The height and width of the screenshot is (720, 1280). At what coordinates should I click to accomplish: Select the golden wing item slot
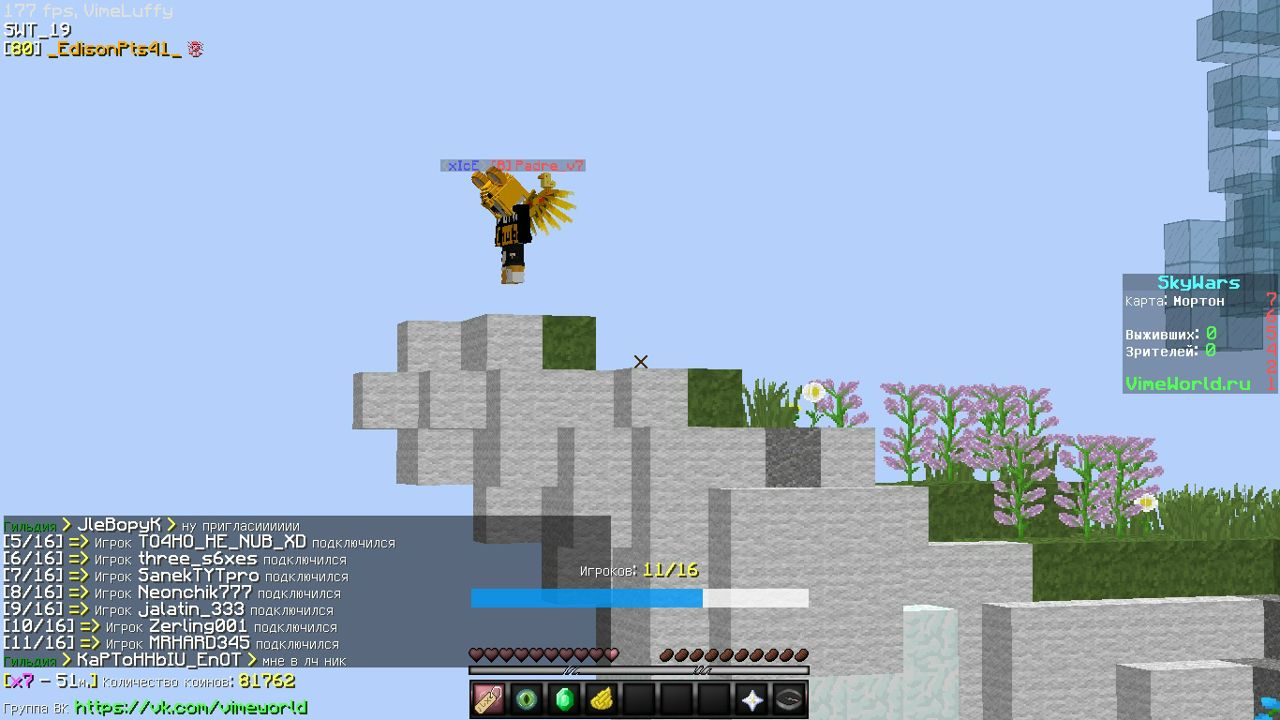601,699
